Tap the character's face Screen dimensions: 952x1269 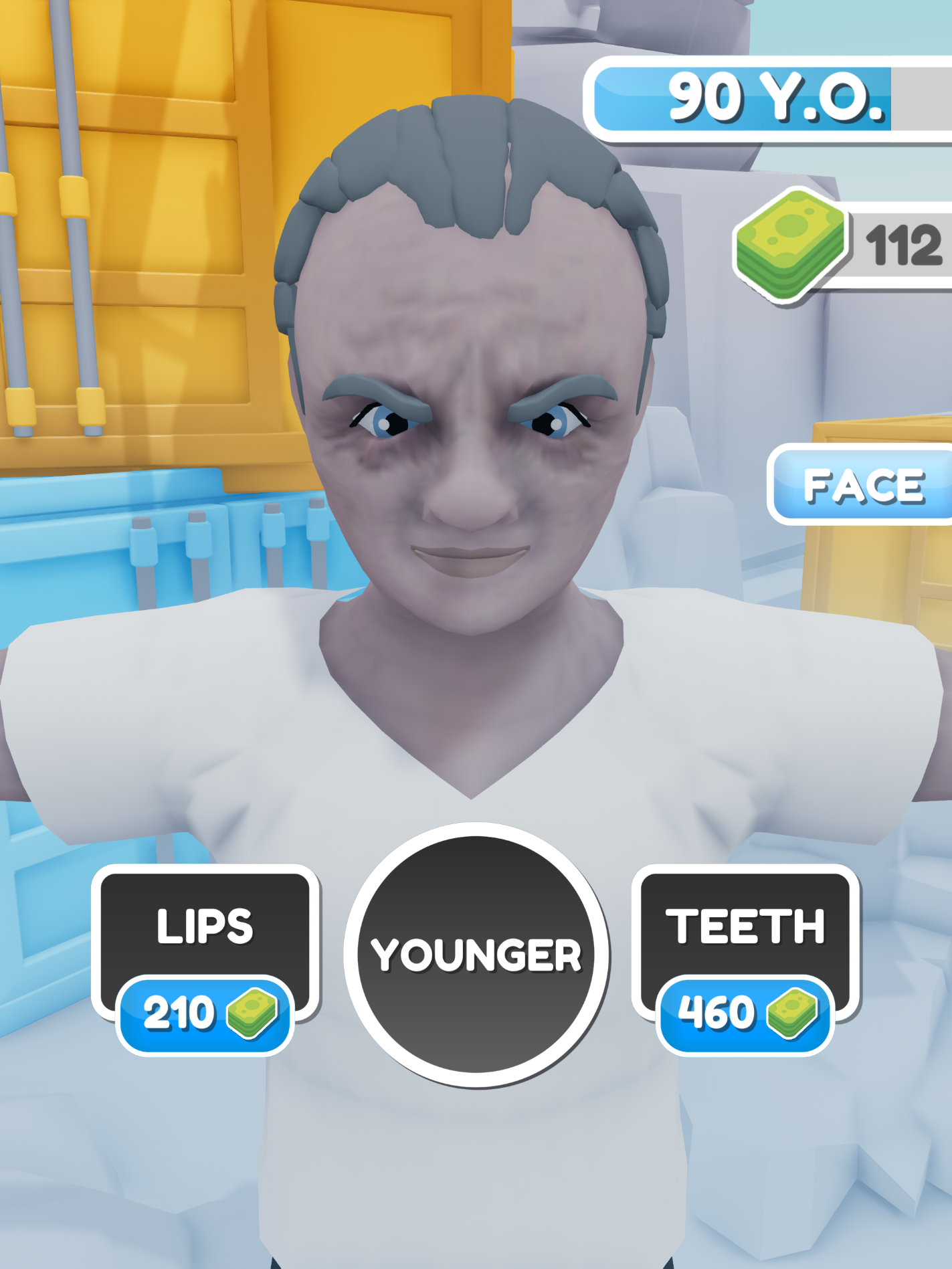468,468
